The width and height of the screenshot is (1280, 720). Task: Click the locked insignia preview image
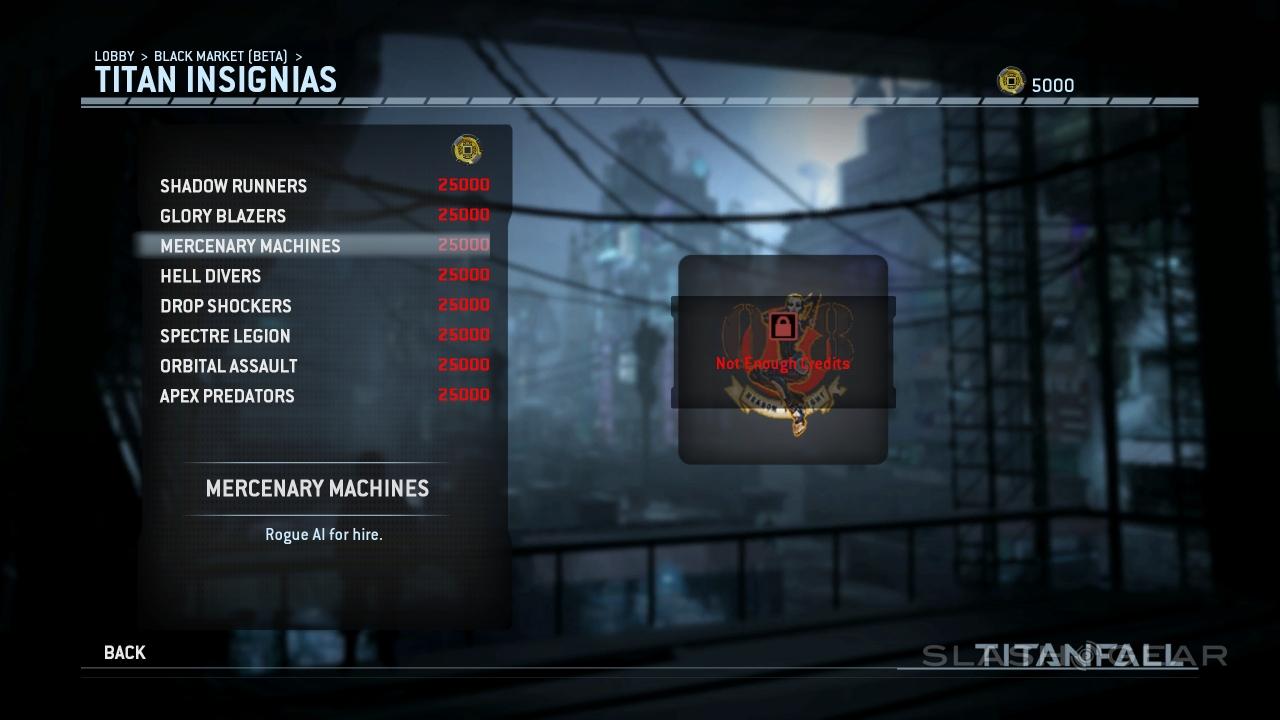783,360
